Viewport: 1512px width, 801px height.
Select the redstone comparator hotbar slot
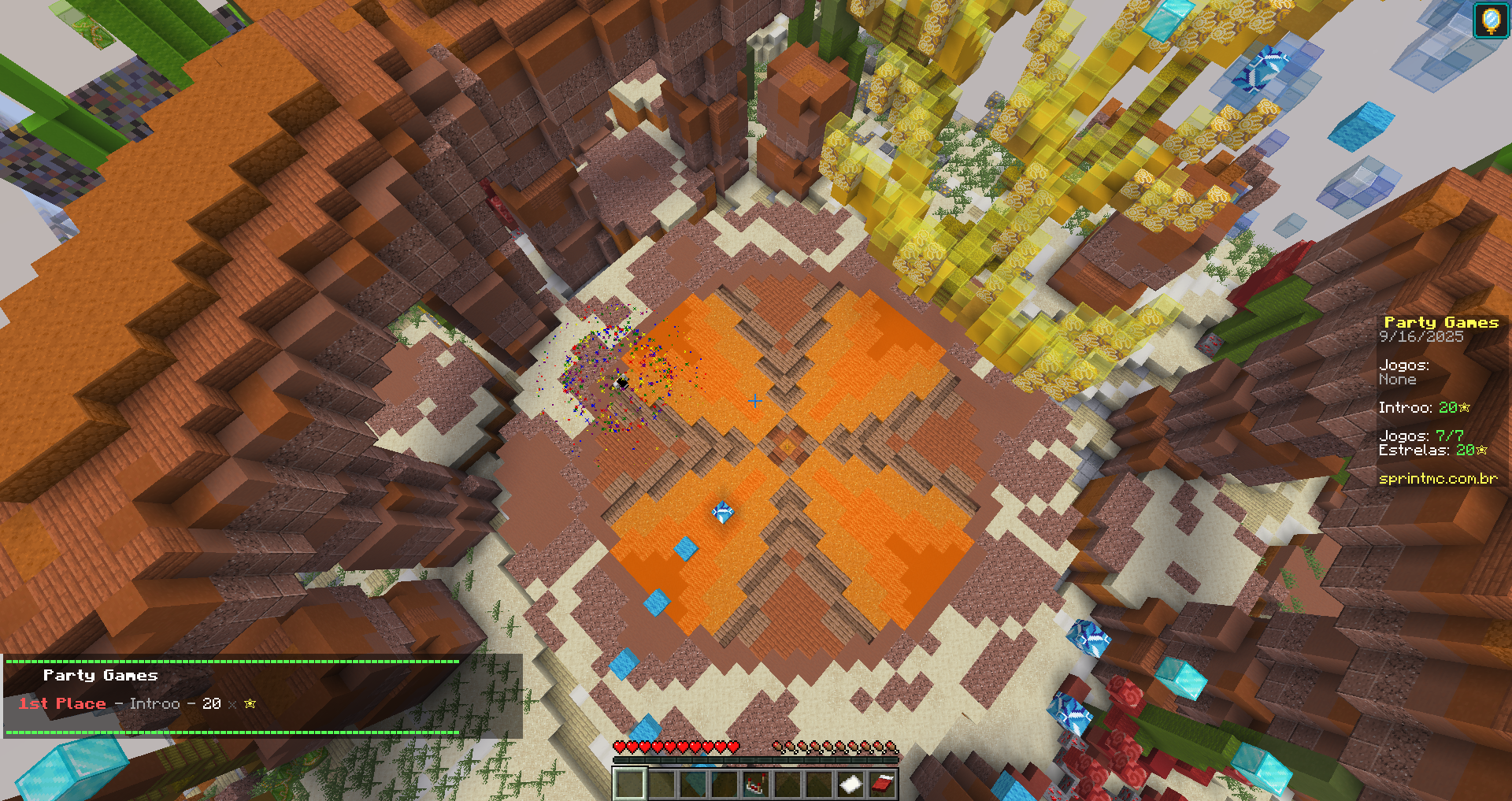tap(756, 784)
